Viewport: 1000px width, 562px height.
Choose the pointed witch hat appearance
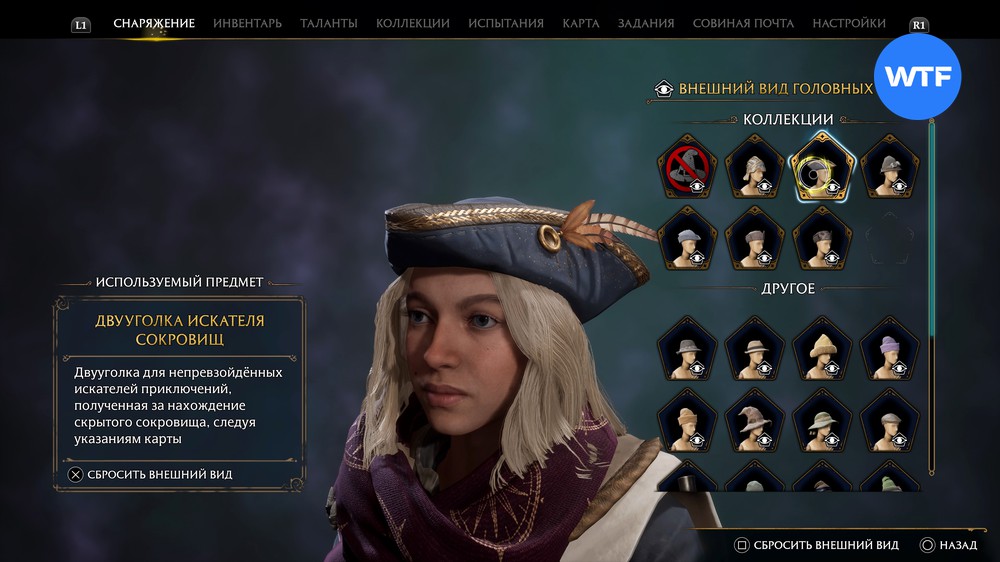754,422
